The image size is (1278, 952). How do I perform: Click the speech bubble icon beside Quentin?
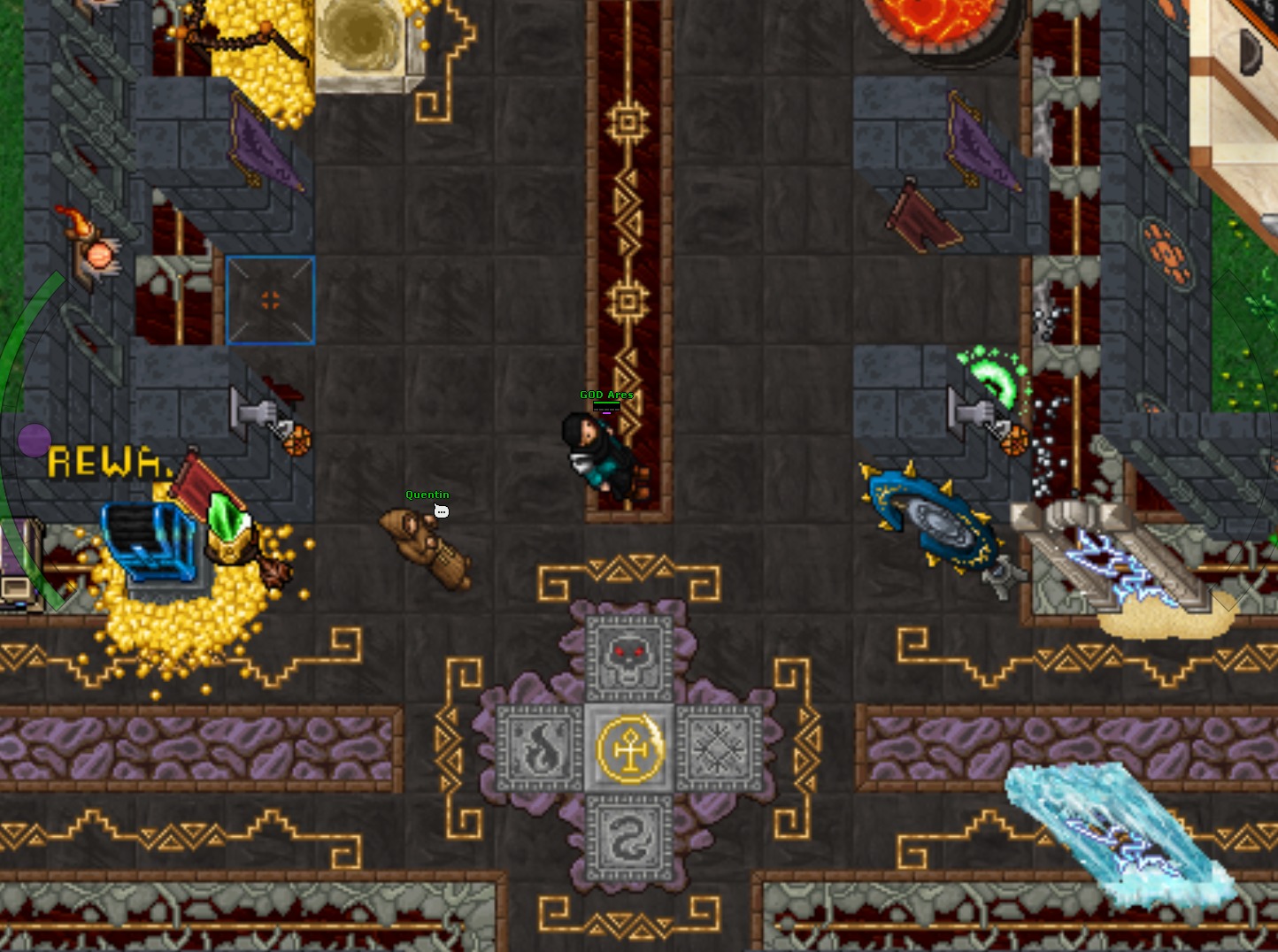pos(441,511)
